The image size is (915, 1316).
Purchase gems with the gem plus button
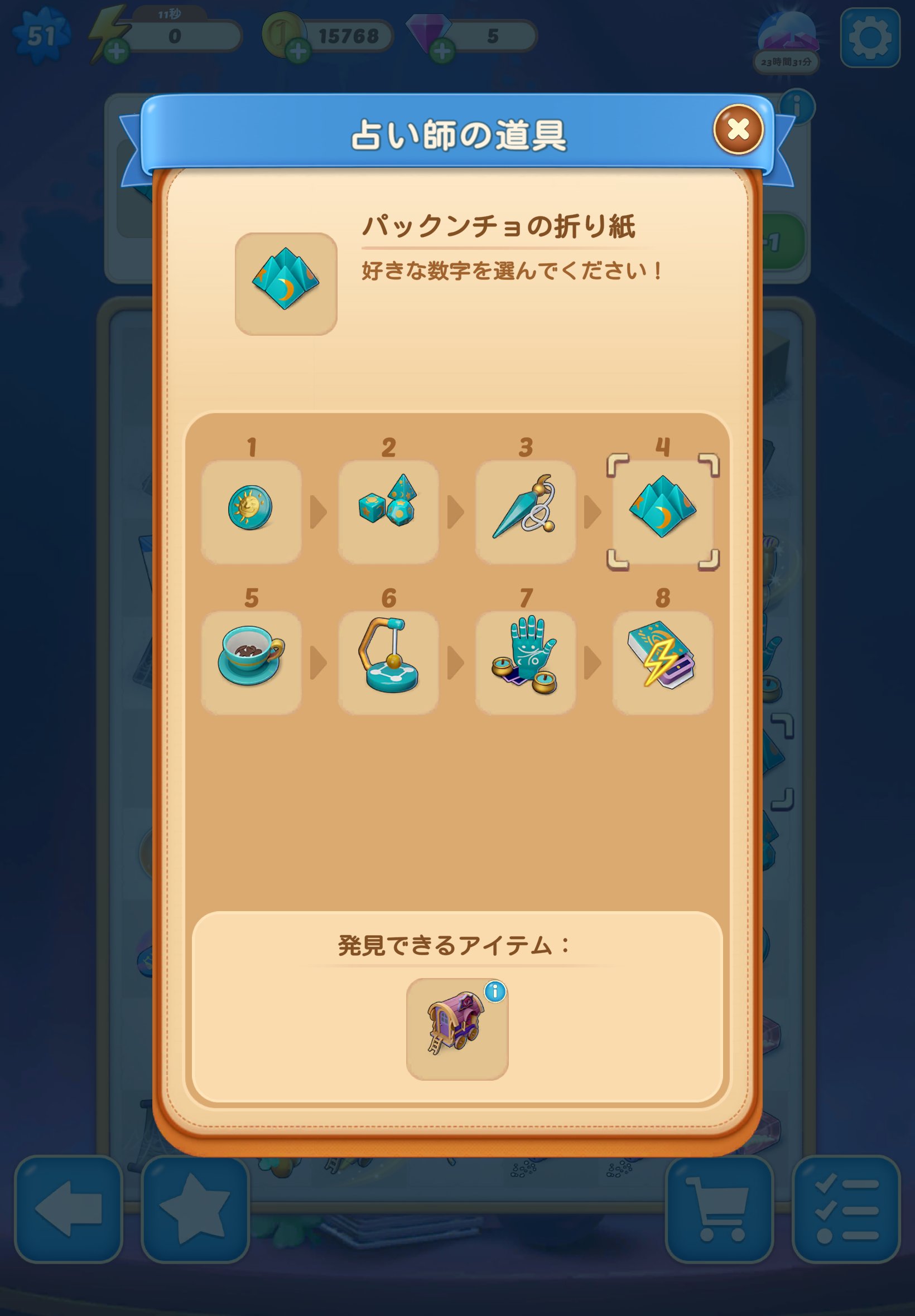pos(441,51)
